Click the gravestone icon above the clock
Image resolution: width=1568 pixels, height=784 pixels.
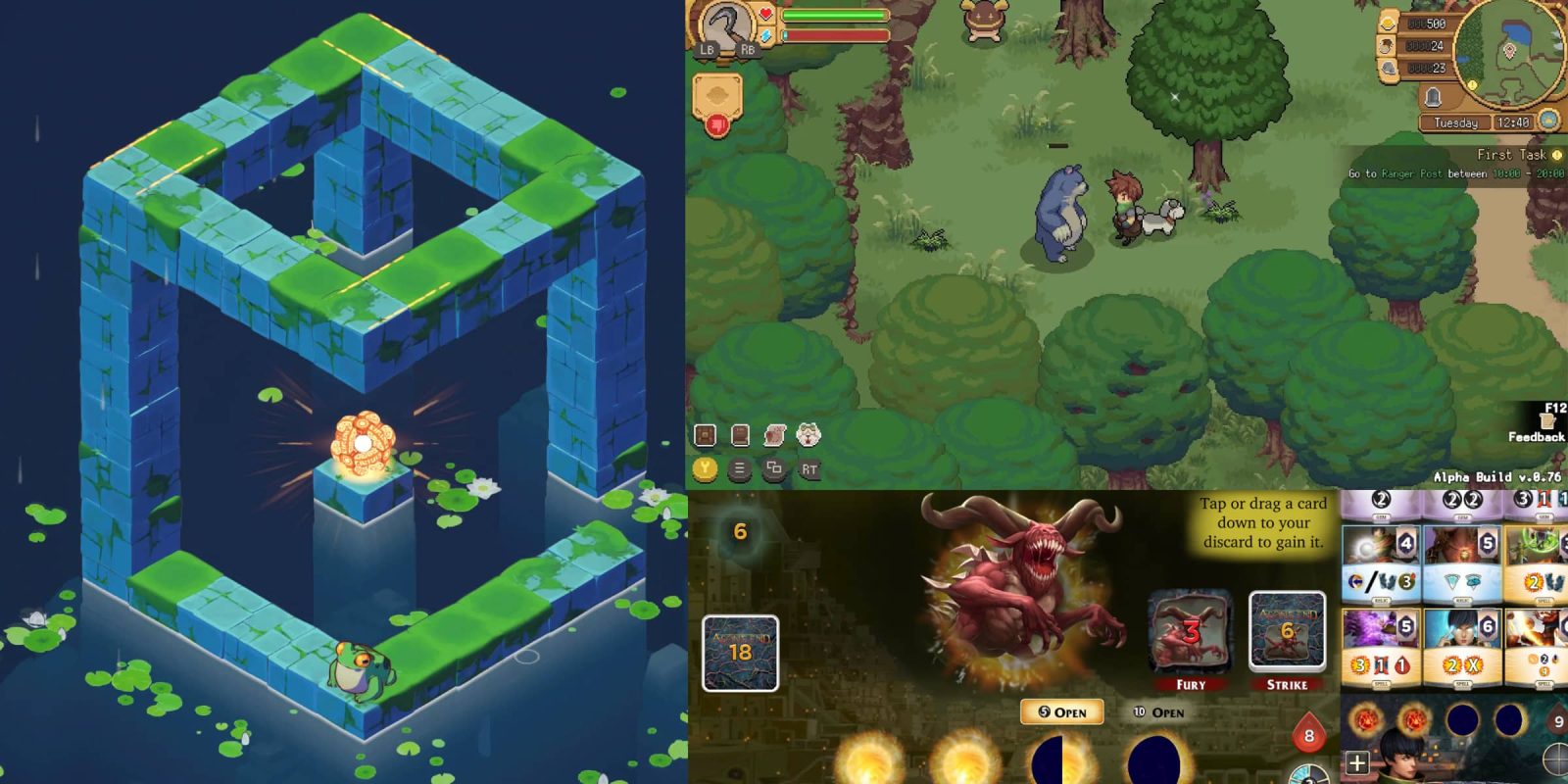tap(1432, 97)
